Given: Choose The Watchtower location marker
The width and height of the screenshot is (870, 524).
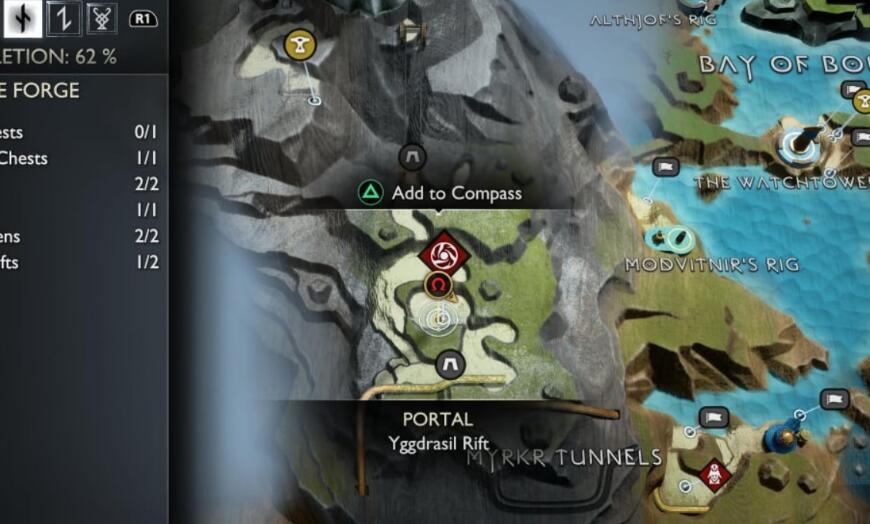Looking at the screenshot, I should click(x=796, y=145).
